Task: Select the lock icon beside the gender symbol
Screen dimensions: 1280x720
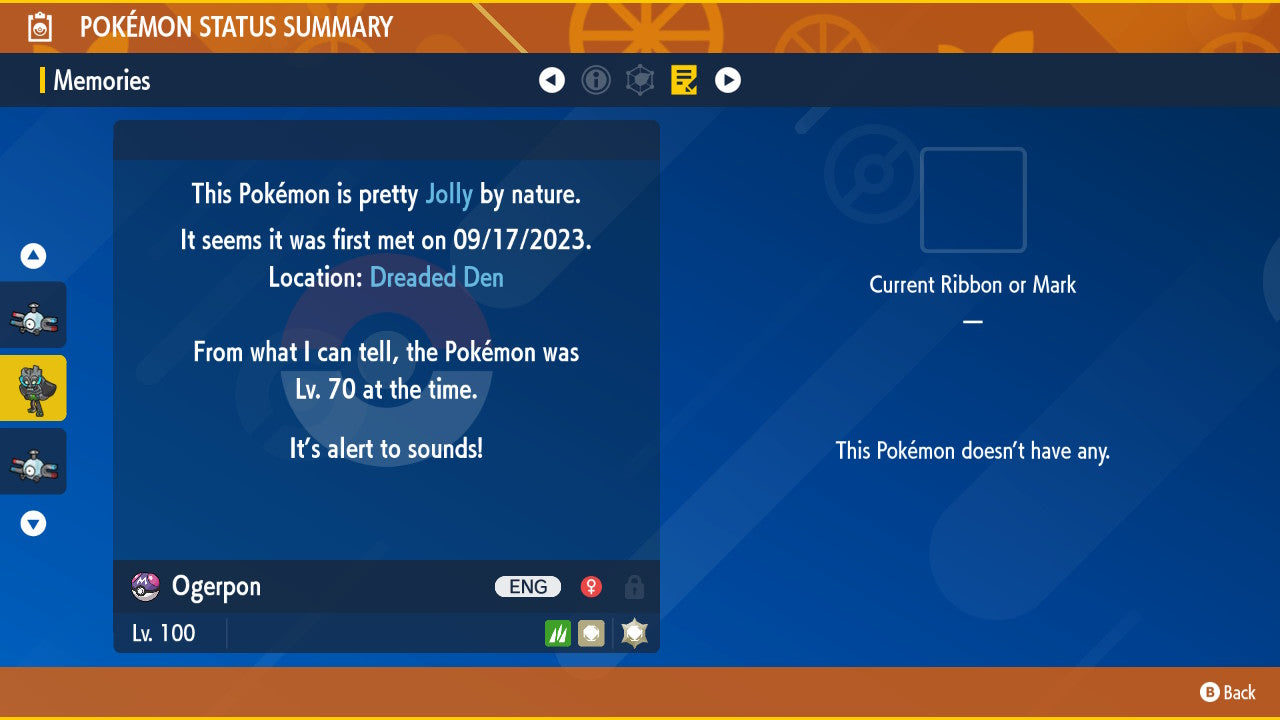Action: 634,587
